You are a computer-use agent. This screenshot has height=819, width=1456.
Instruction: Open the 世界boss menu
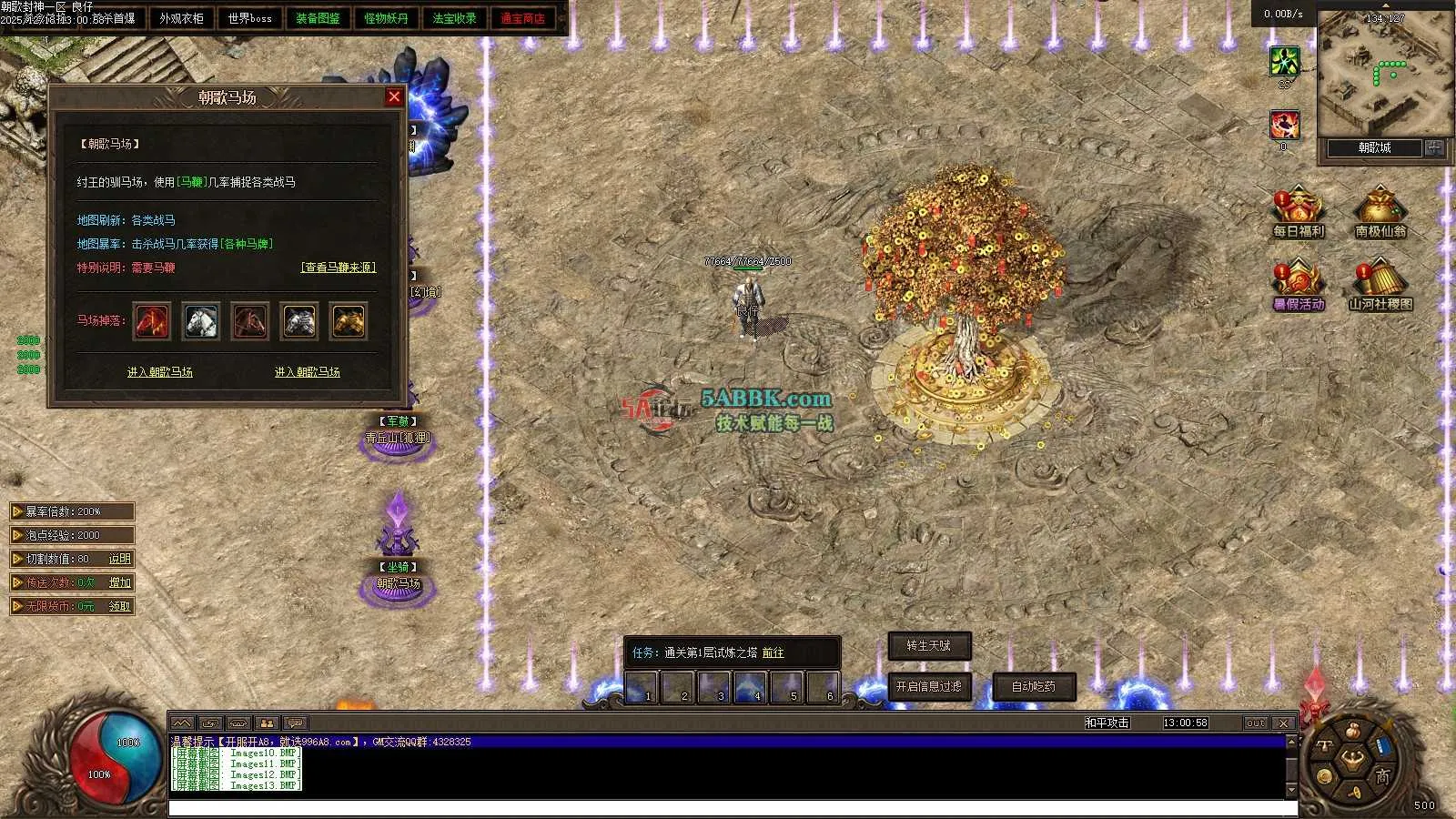(x=250, y=18)
